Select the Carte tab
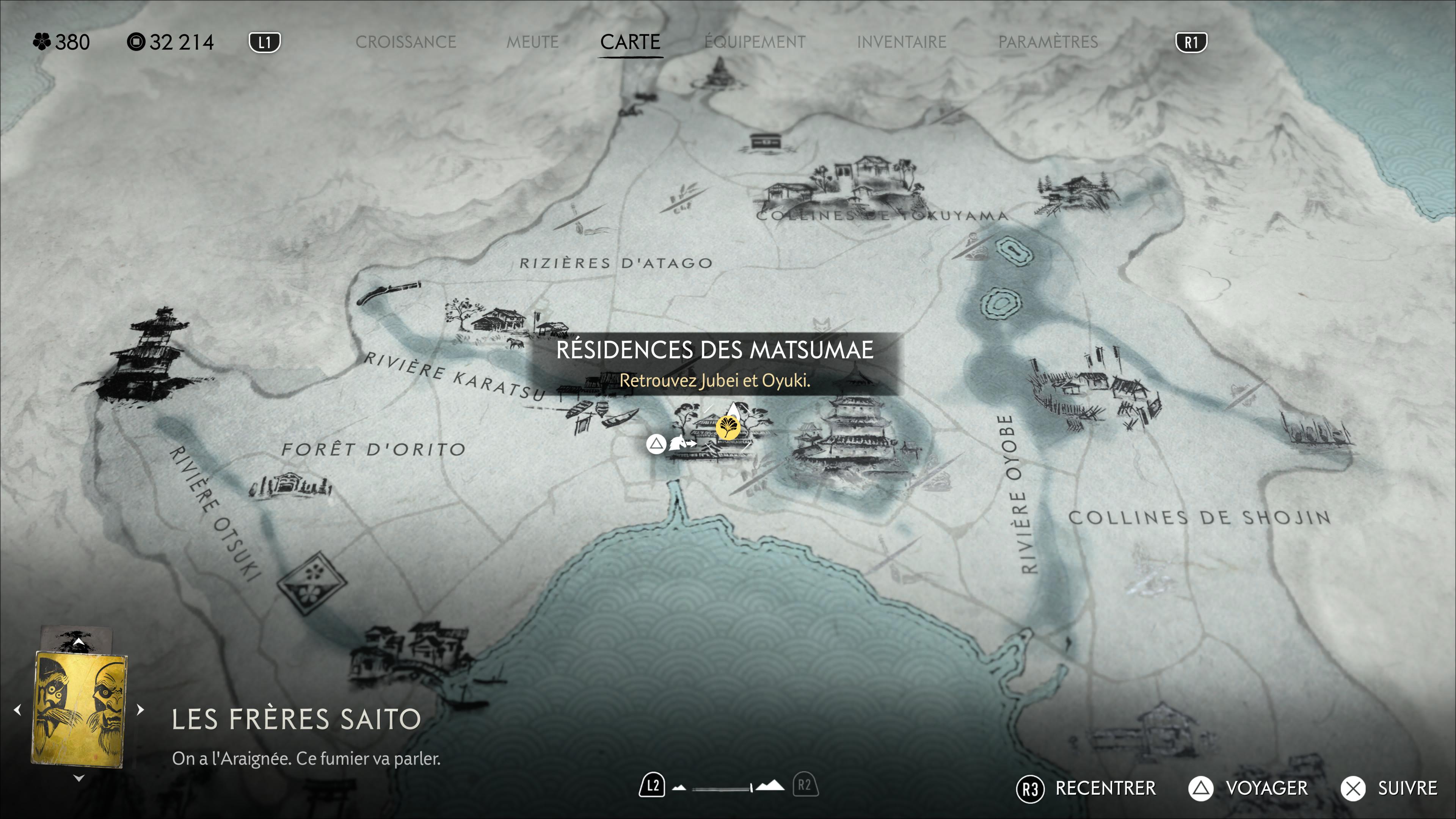This screenshot has width=1456, height=819. pyautogui.click(x=630, y=42)
